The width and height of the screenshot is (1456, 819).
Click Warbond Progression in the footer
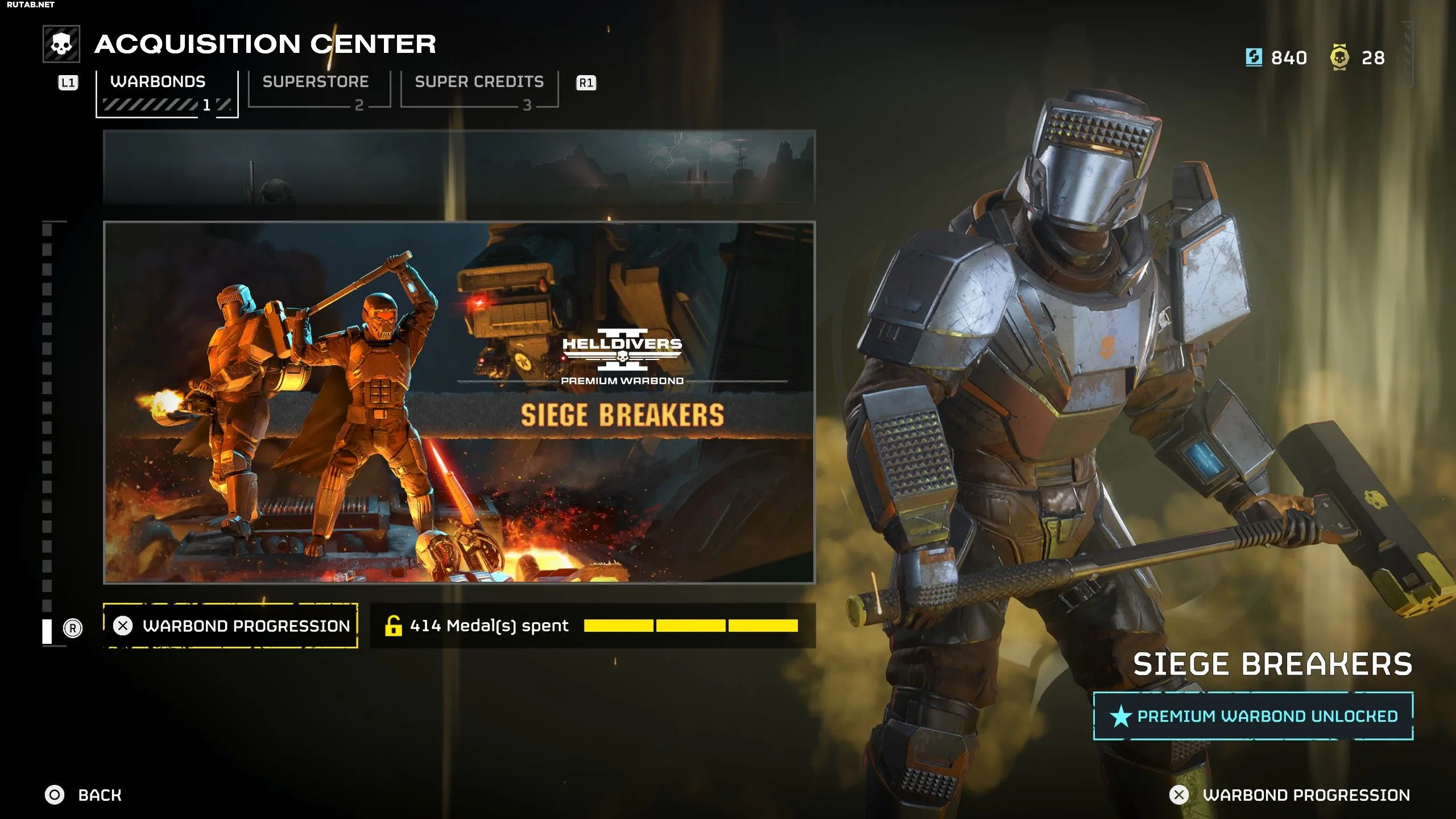pos(1290,795)
